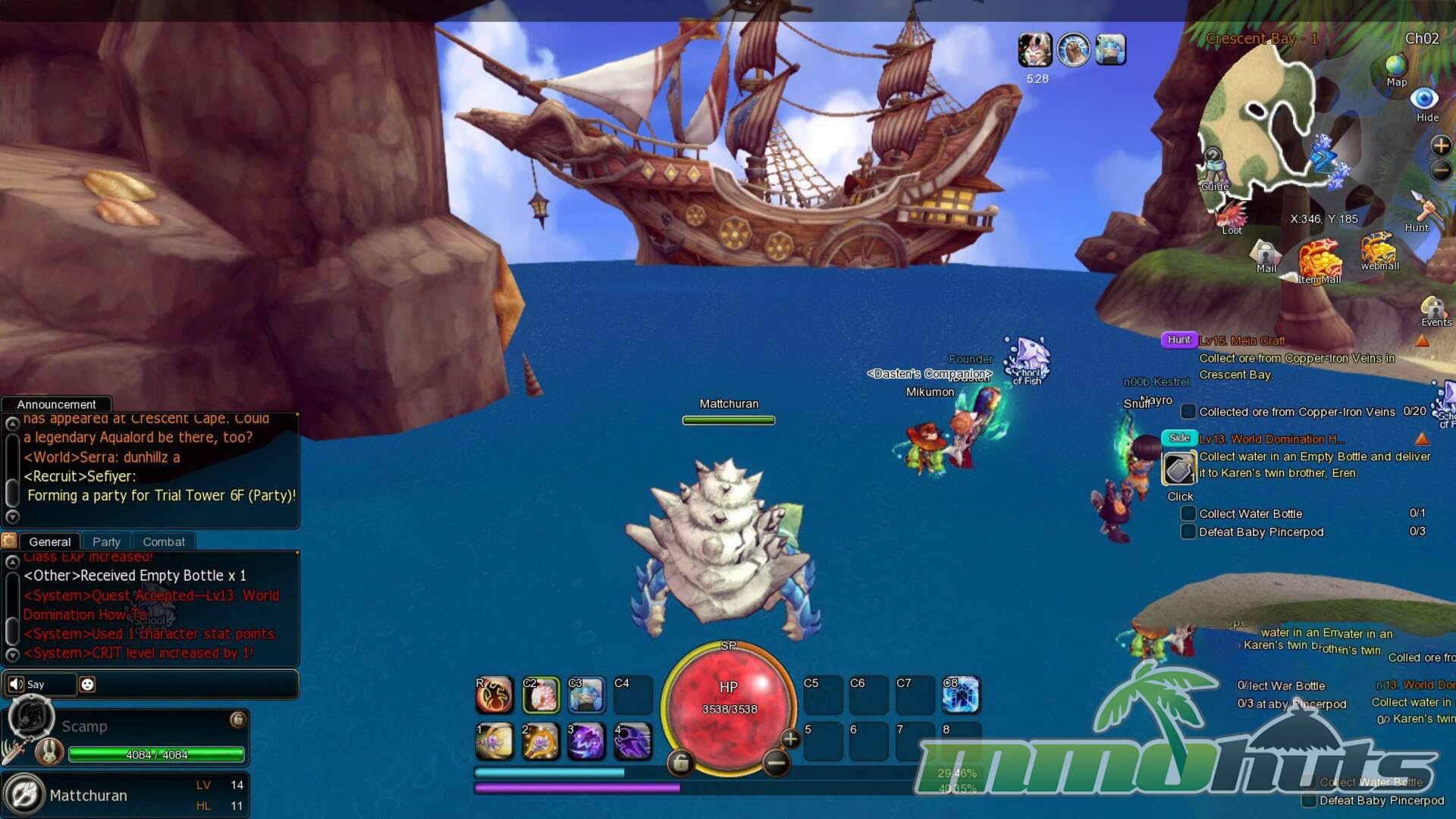The image size is (1456, 819).
Task: Open the chat emoticon picker
Action: 87,684
